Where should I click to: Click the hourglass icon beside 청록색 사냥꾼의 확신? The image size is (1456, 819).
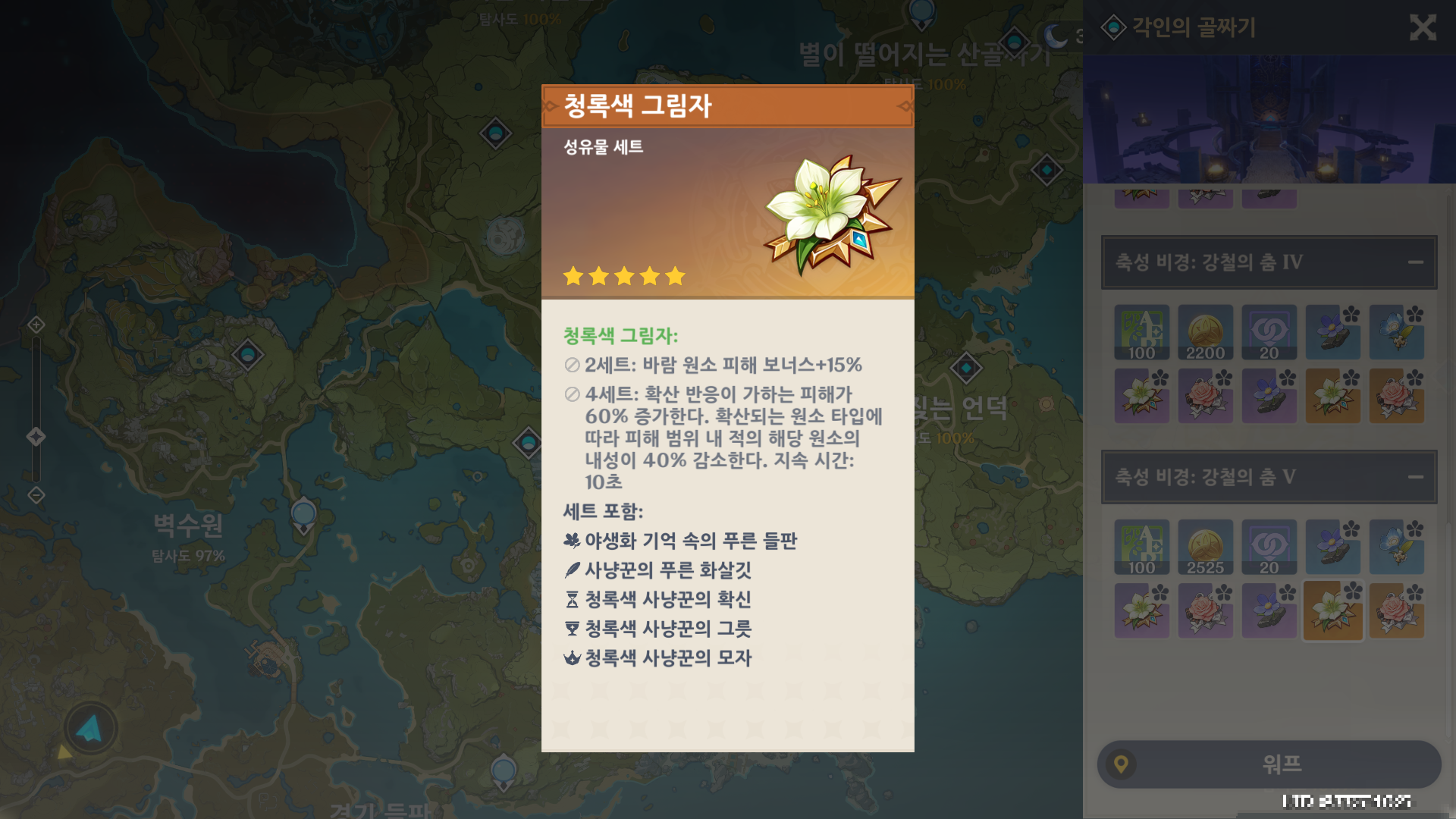click(x=570, y=600)
